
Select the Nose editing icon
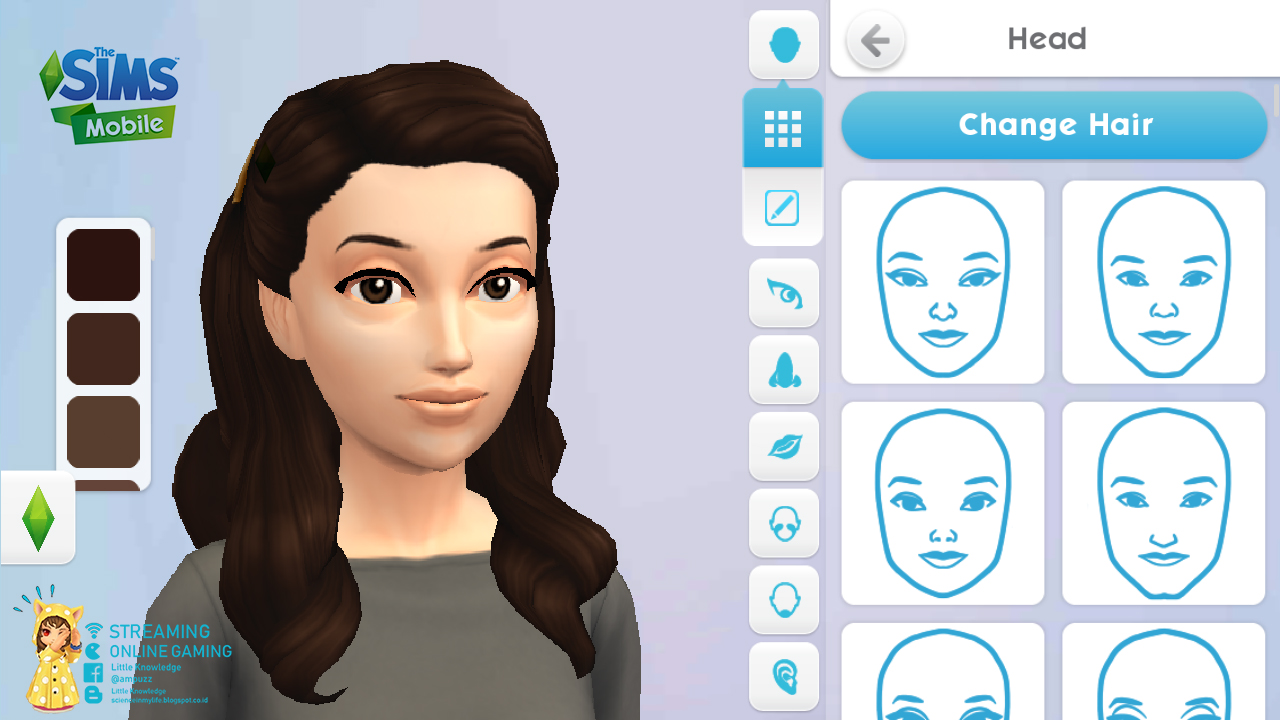784,370
